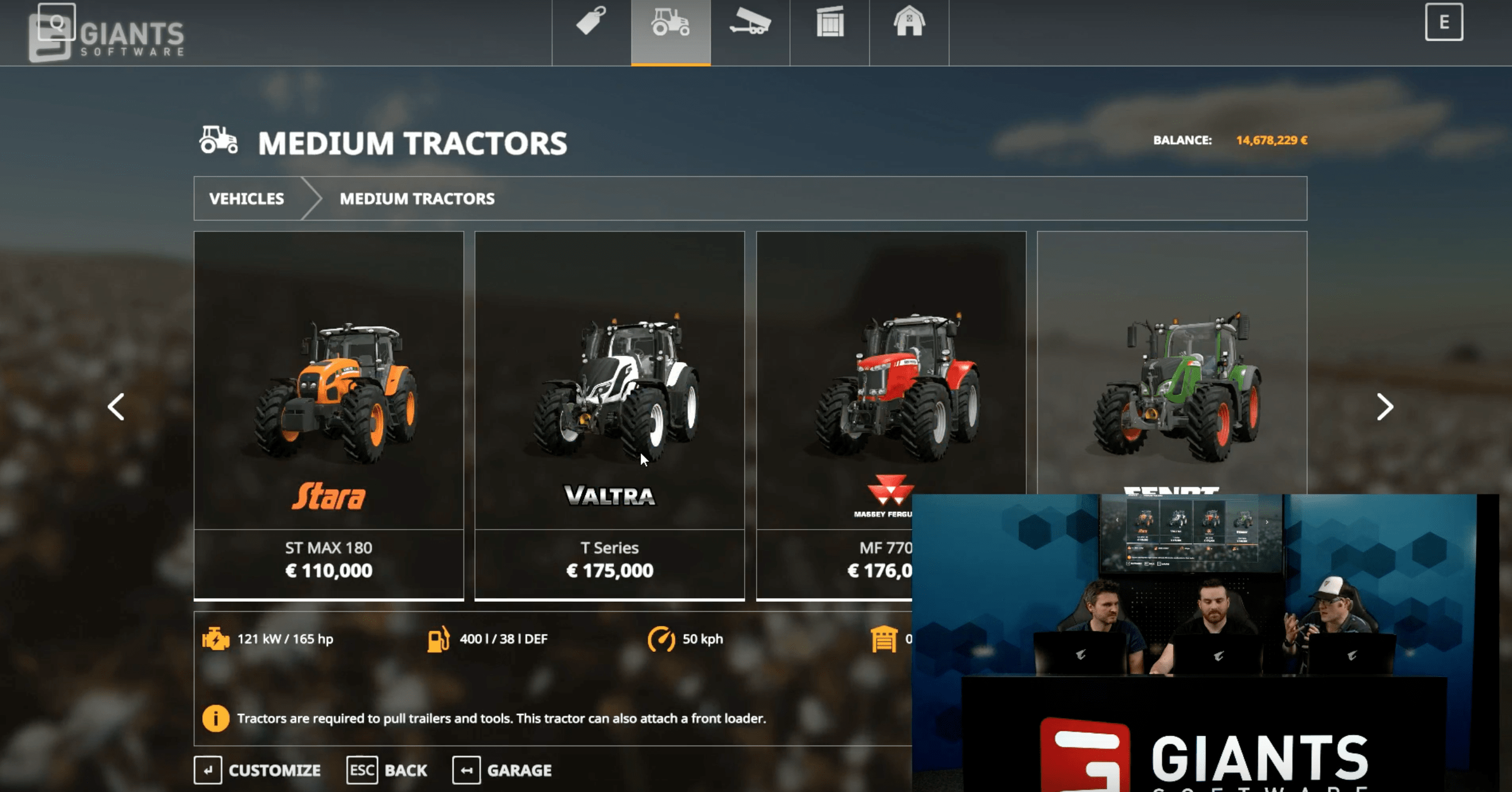The height and width of the screenshot is (792, 1512).
Task: Go back with the Back button
Action: click(387, 770)
